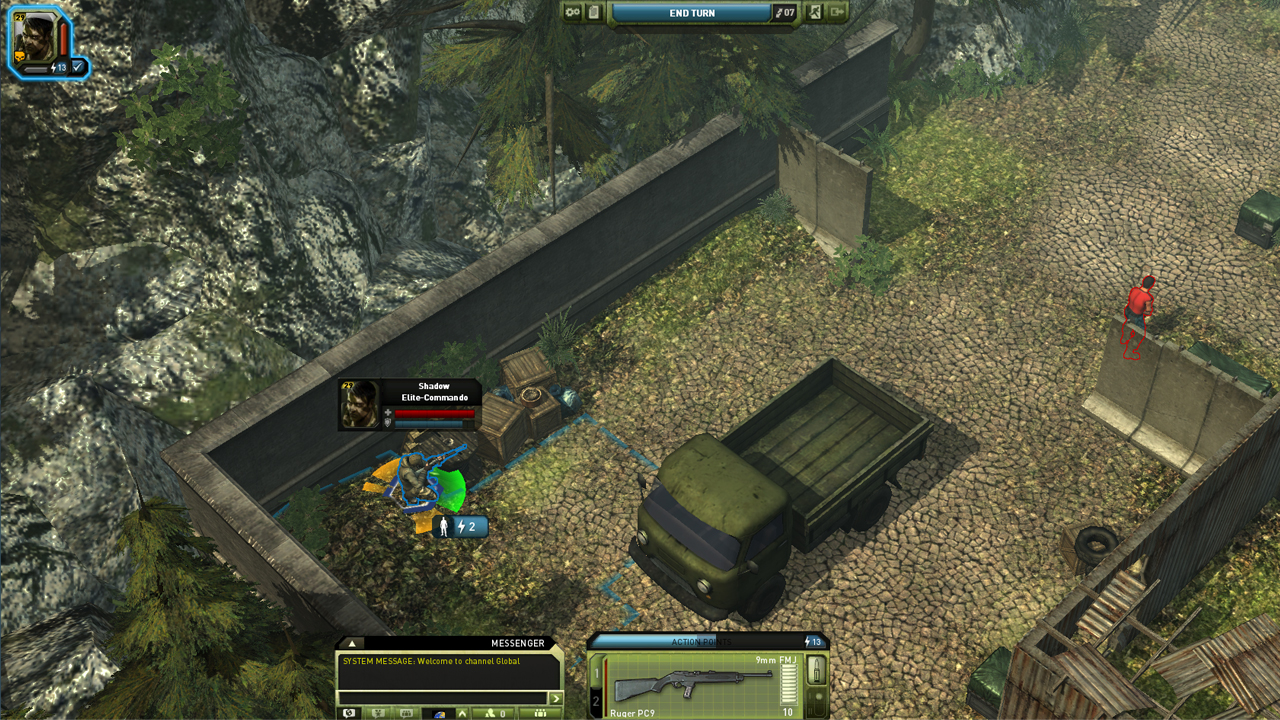Click the group icon at the messenger bar's right
The width and height of the screenshot is (1280, 720).
tap(538, 711)
